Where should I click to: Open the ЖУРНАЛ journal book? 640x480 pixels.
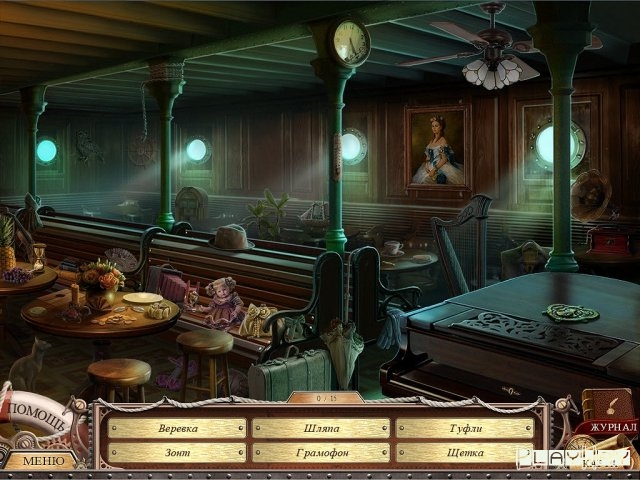(x=606, y=412)
